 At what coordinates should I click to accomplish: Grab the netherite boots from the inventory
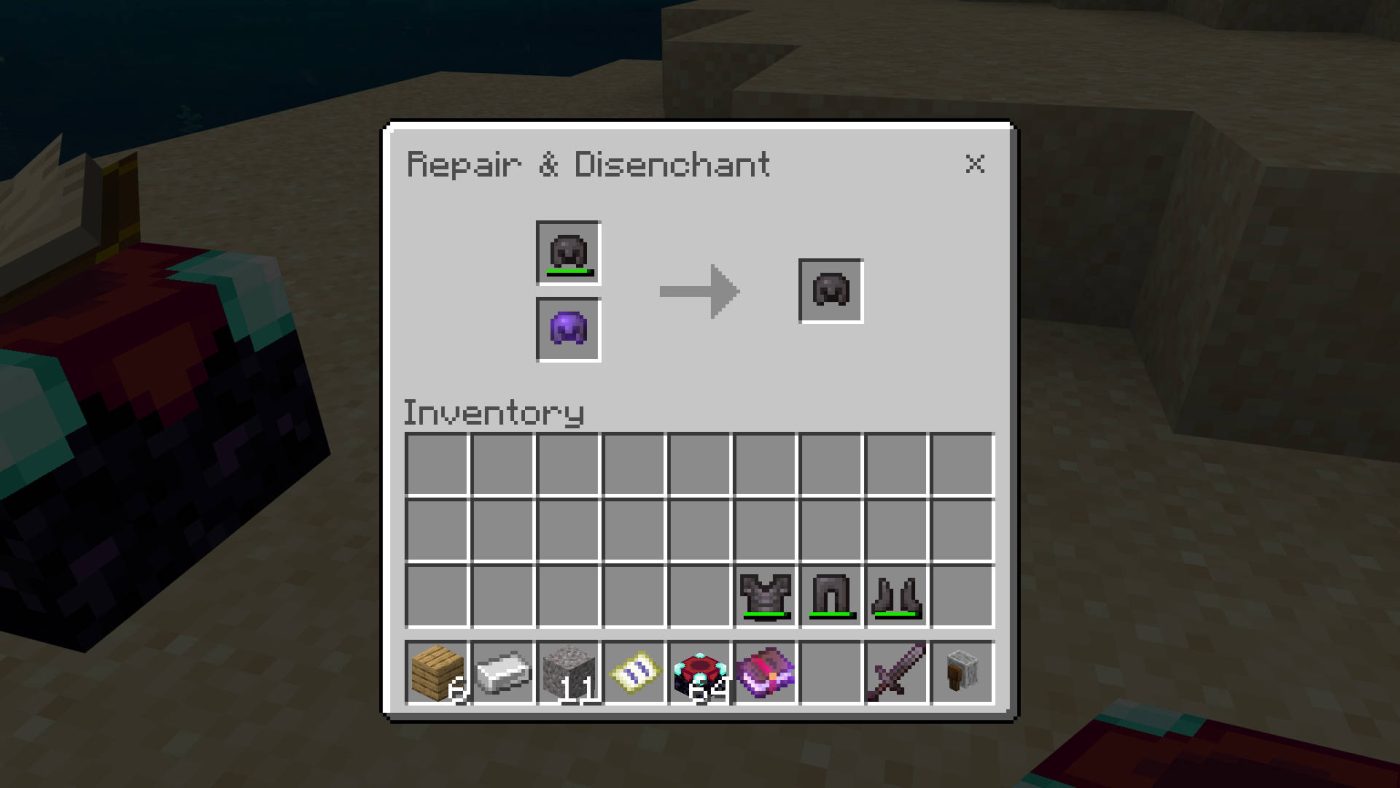[x=896, y=597]
